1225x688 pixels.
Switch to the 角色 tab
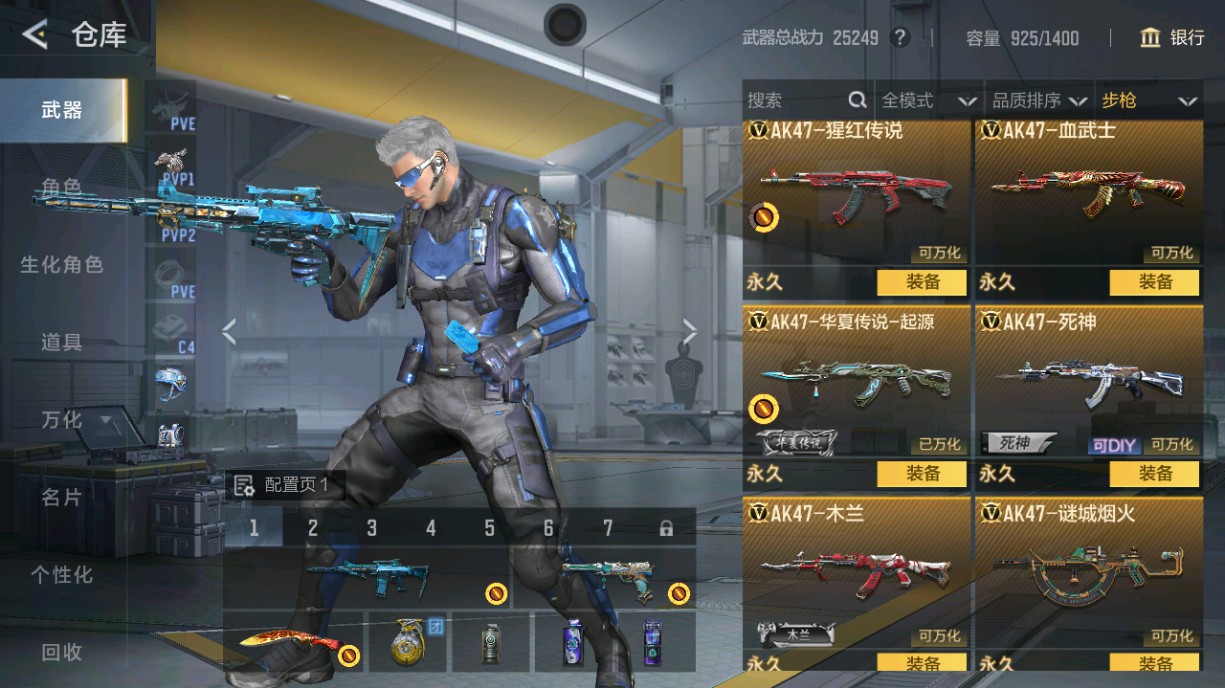[x=62, y=187]
